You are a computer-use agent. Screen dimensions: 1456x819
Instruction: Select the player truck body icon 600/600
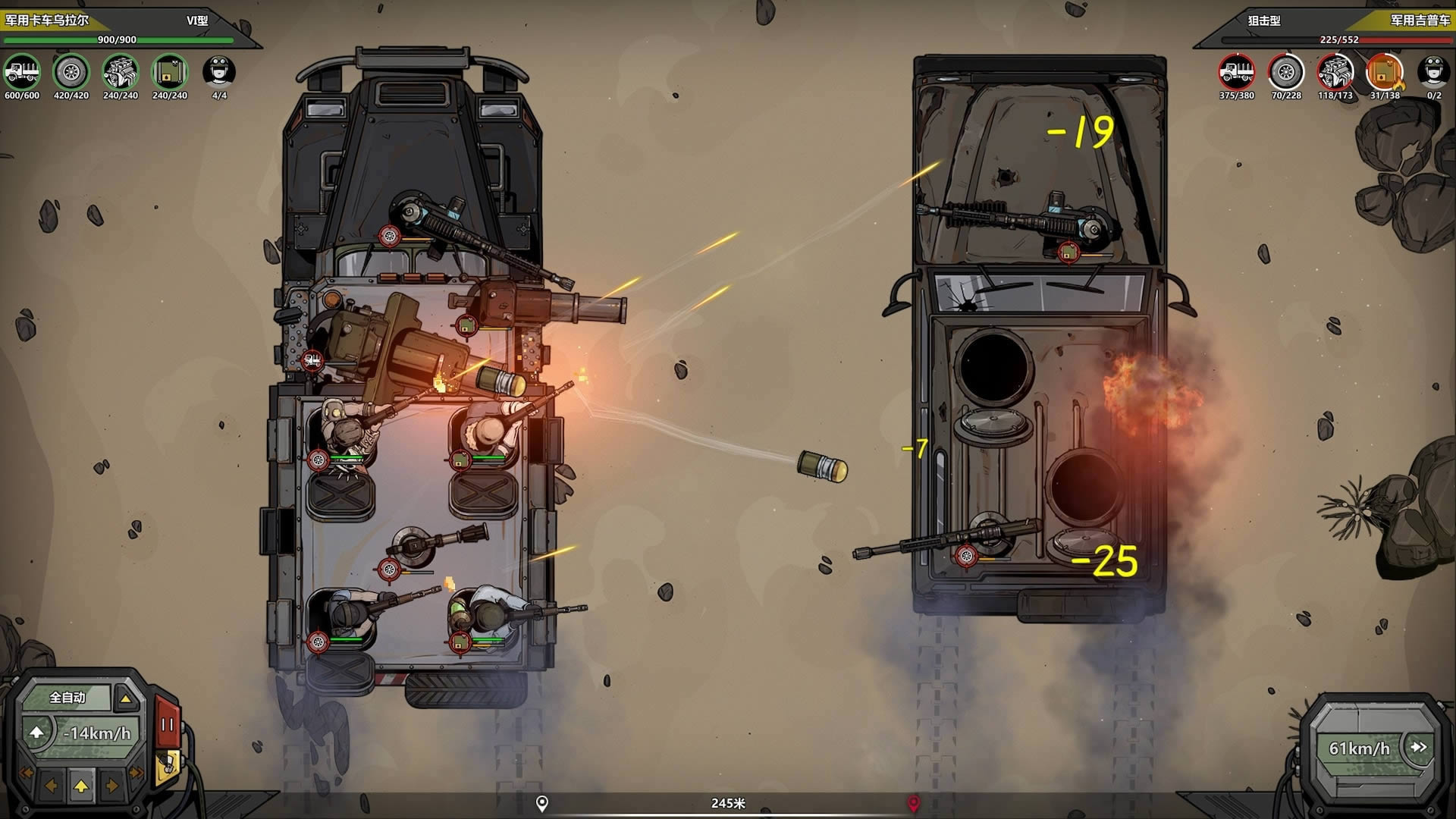point(22,73)
